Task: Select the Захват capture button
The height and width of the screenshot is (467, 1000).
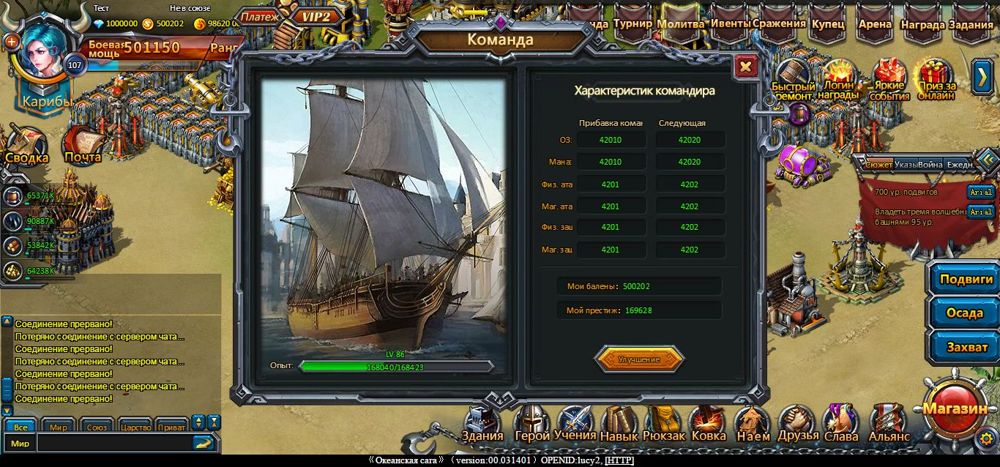Action: click(964, 345)
